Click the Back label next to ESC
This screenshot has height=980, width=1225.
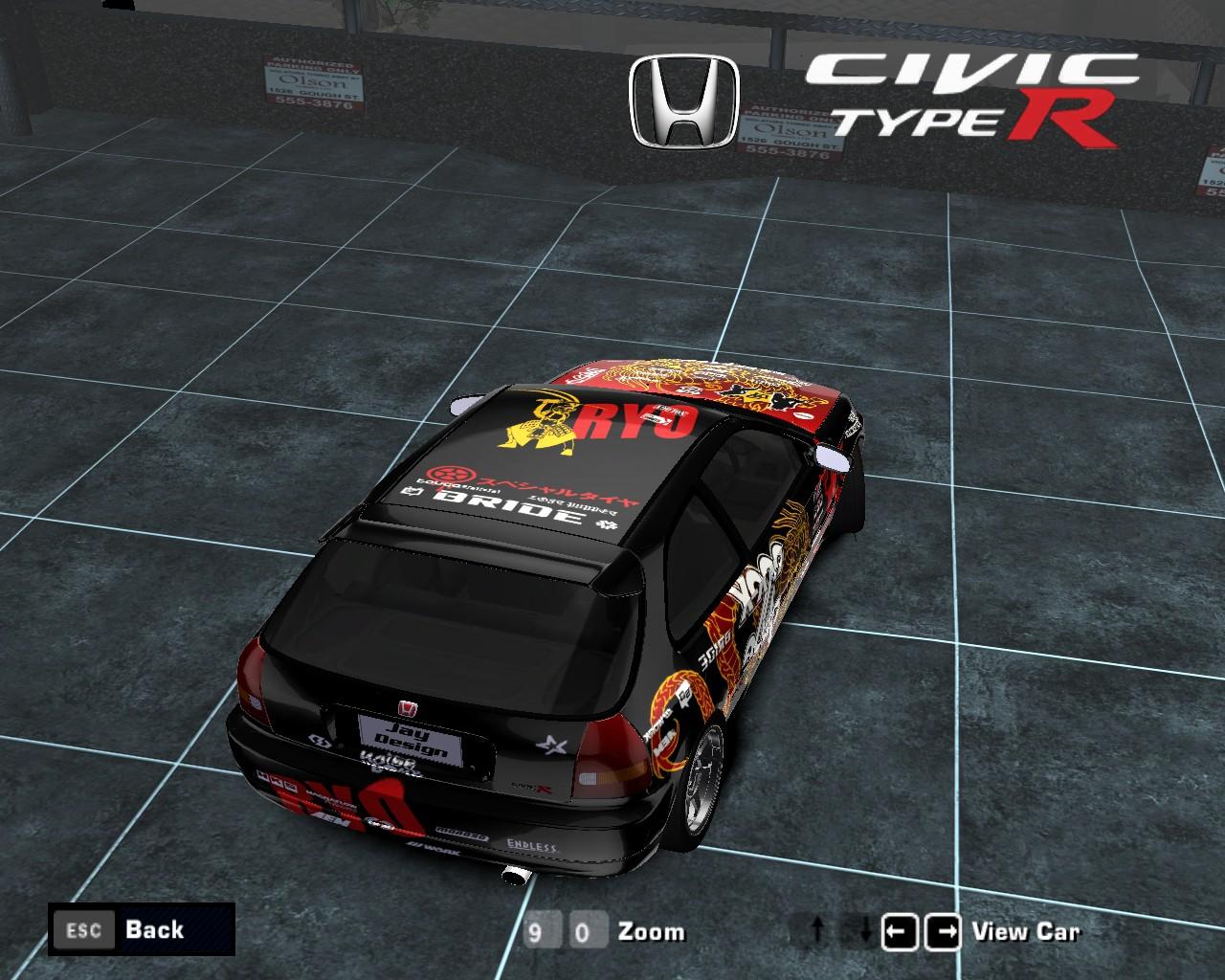click(153, 929)
